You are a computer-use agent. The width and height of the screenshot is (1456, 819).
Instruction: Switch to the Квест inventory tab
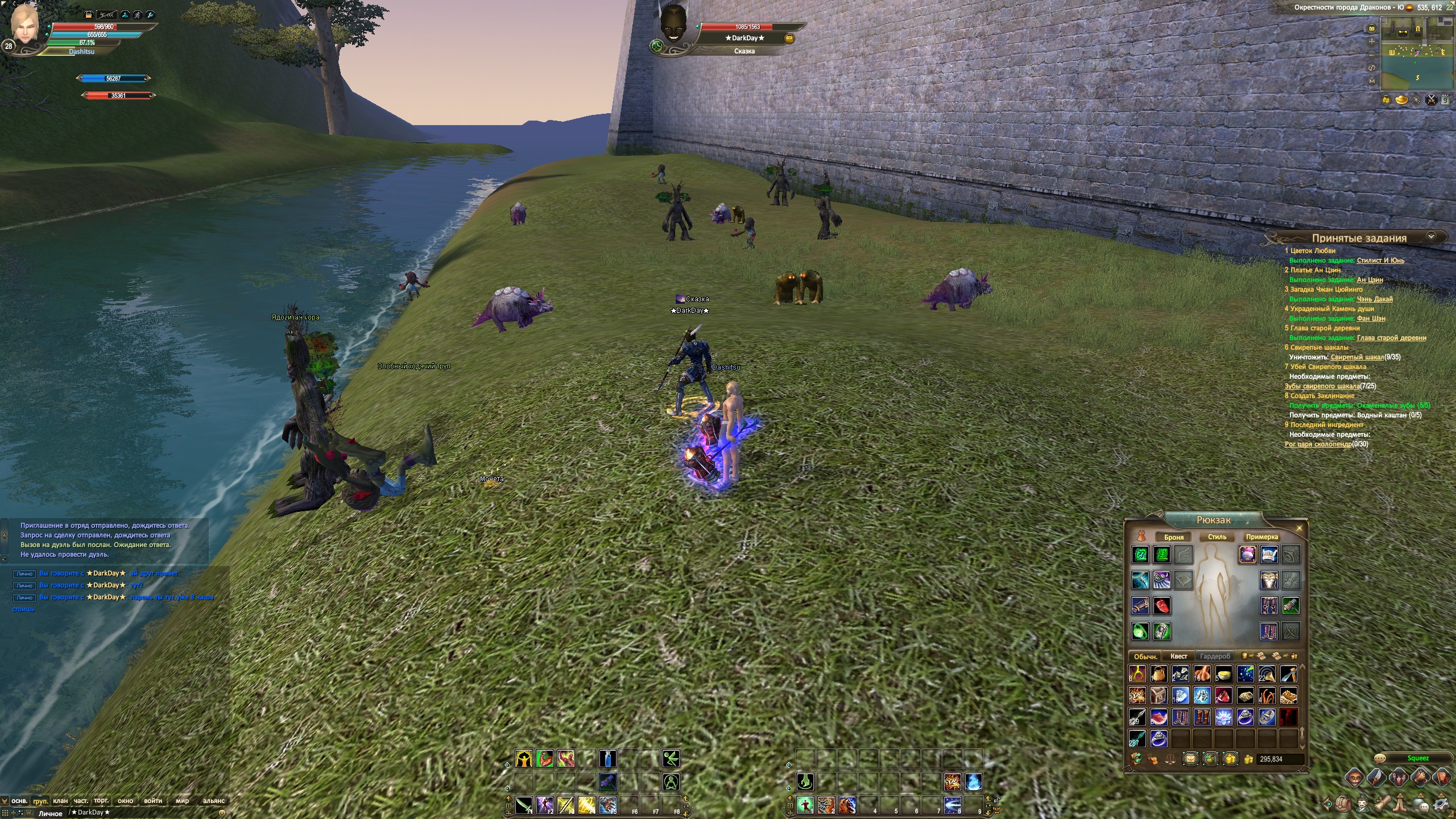pos(1178,656)
